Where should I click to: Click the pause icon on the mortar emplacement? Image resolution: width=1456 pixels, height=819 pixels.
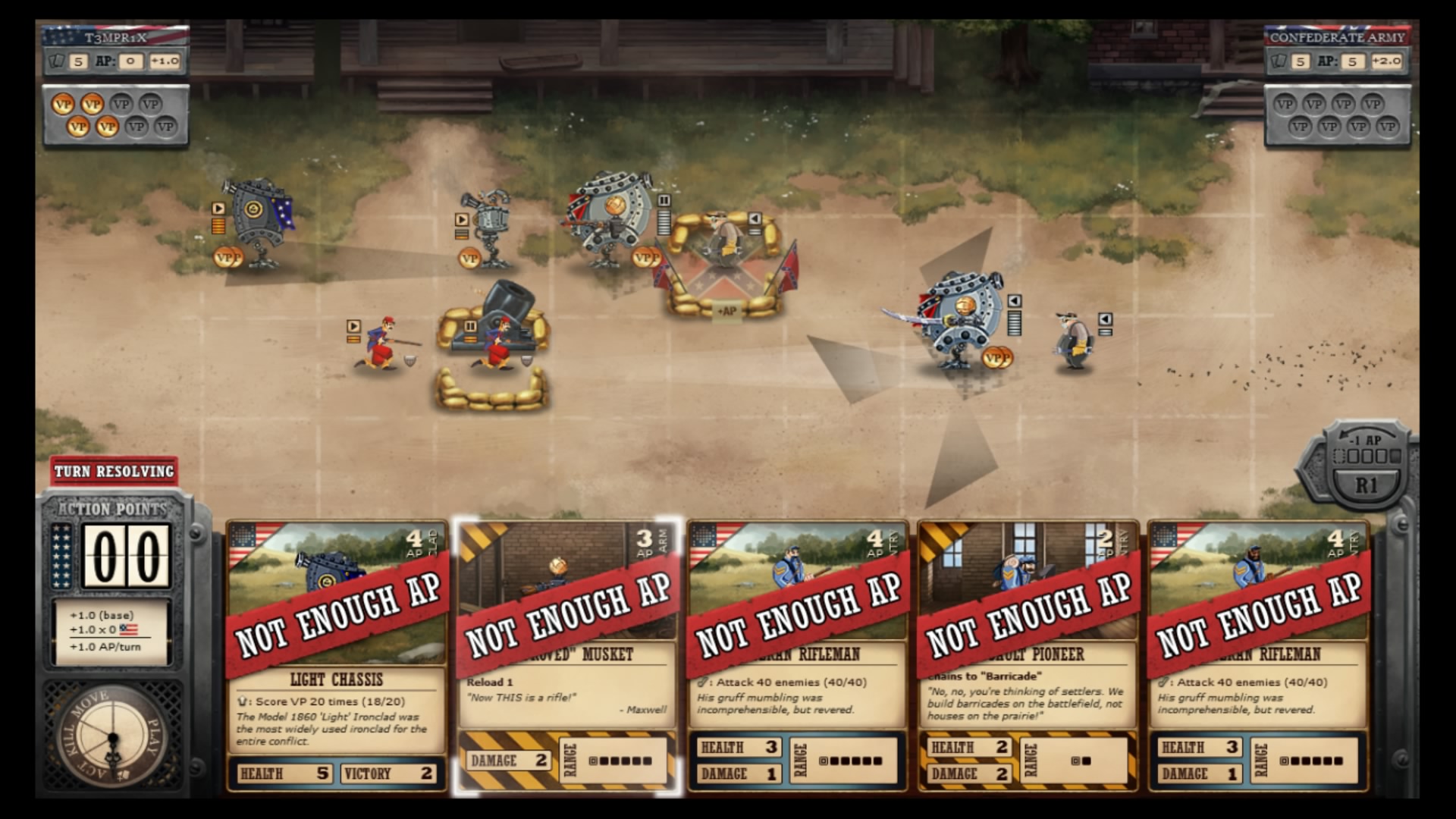[470, 326]
